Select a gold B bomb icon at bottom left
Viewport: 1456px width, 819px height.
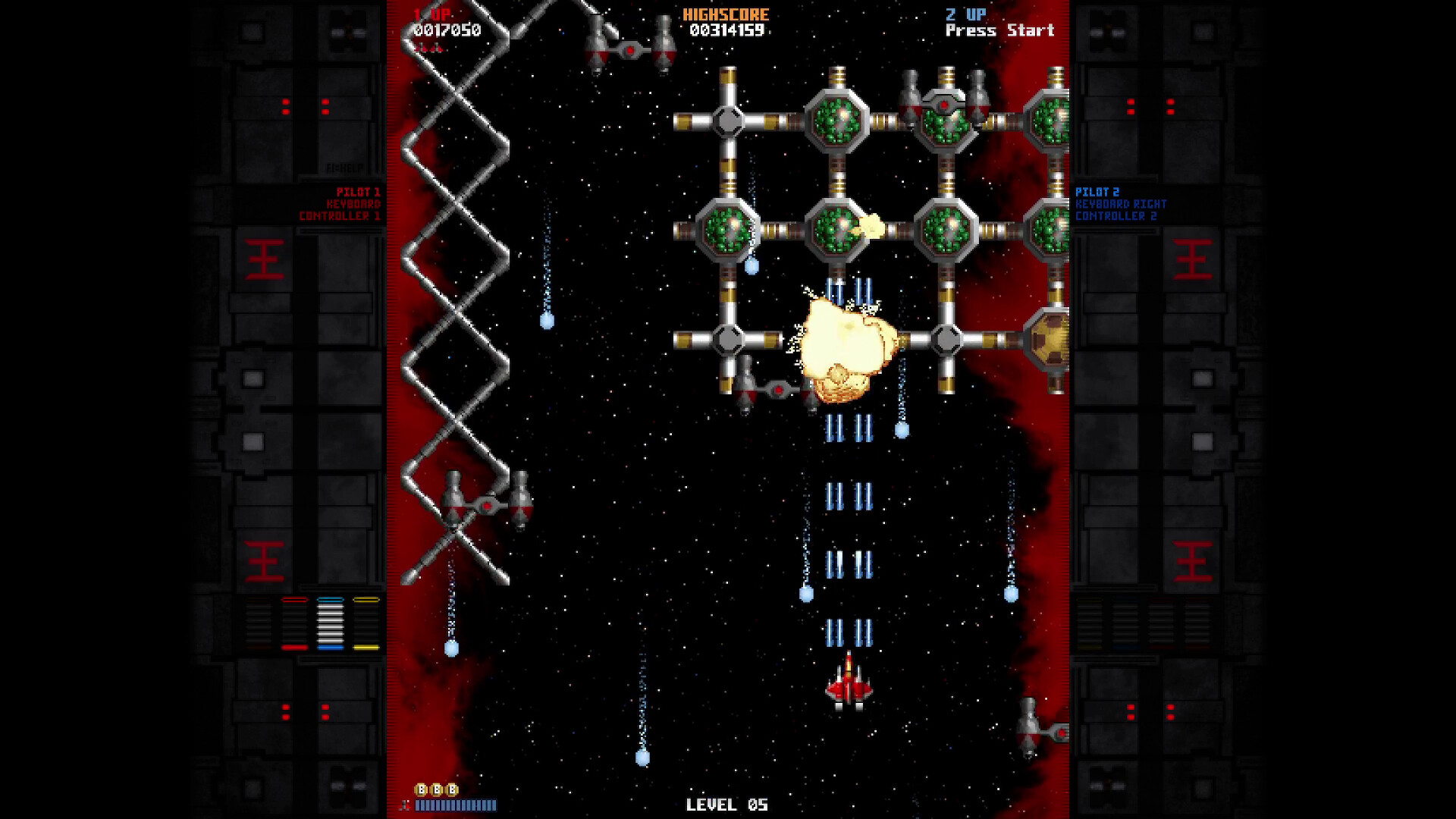click(x=421, y=789)
